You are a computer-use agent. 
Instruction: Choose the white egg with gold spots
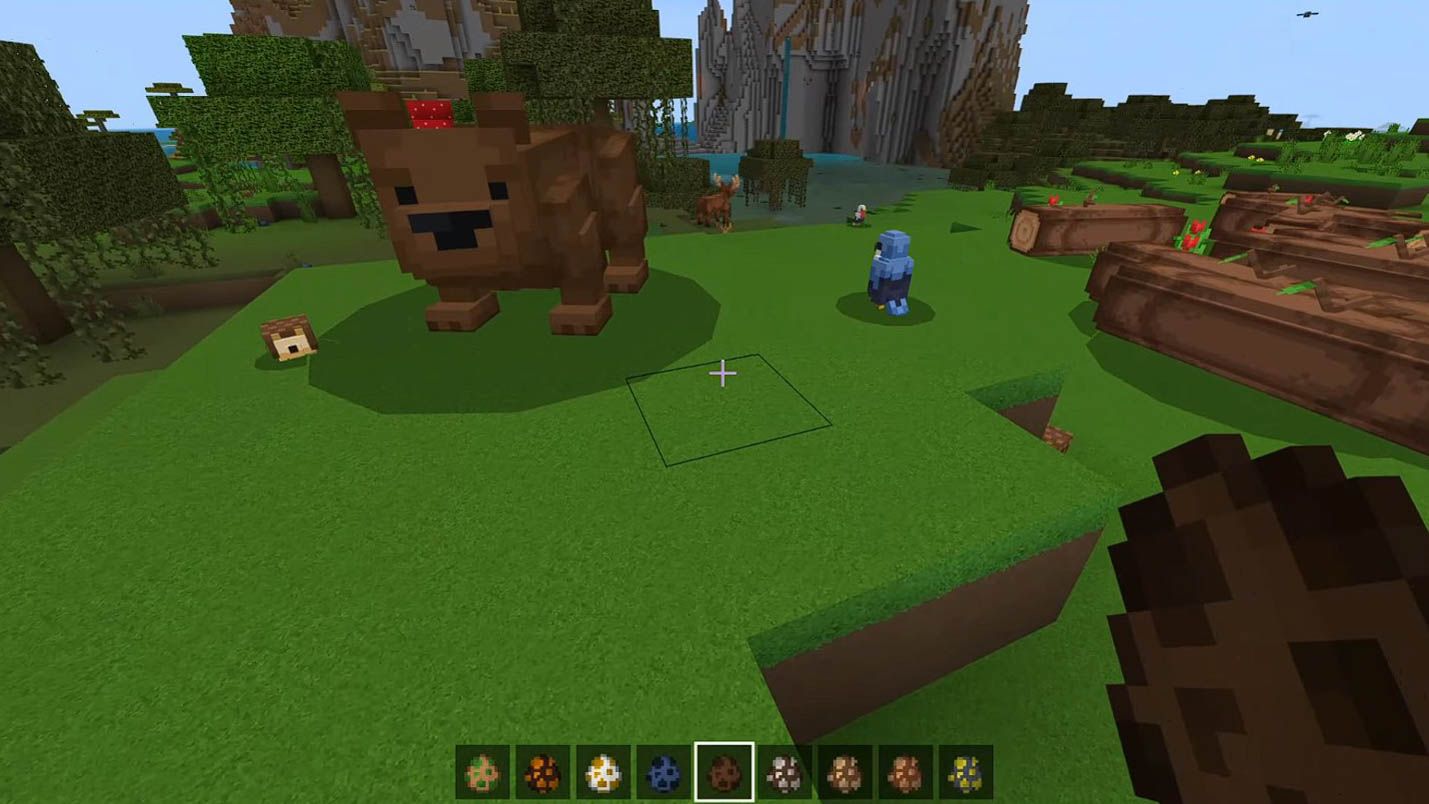tap(603, 773)
